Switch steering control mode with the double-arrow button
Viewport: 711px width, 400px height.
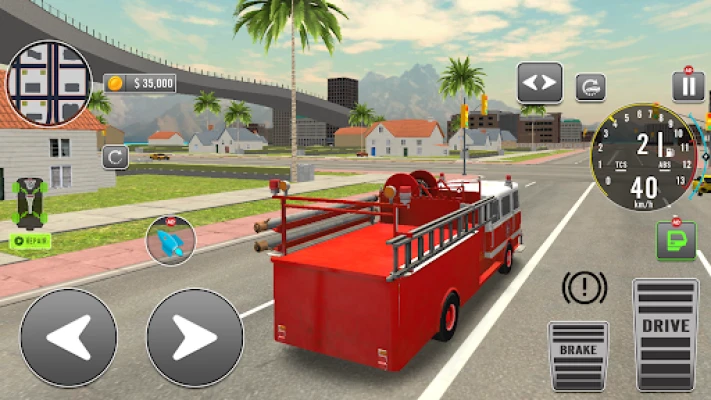tap(539, 83)
